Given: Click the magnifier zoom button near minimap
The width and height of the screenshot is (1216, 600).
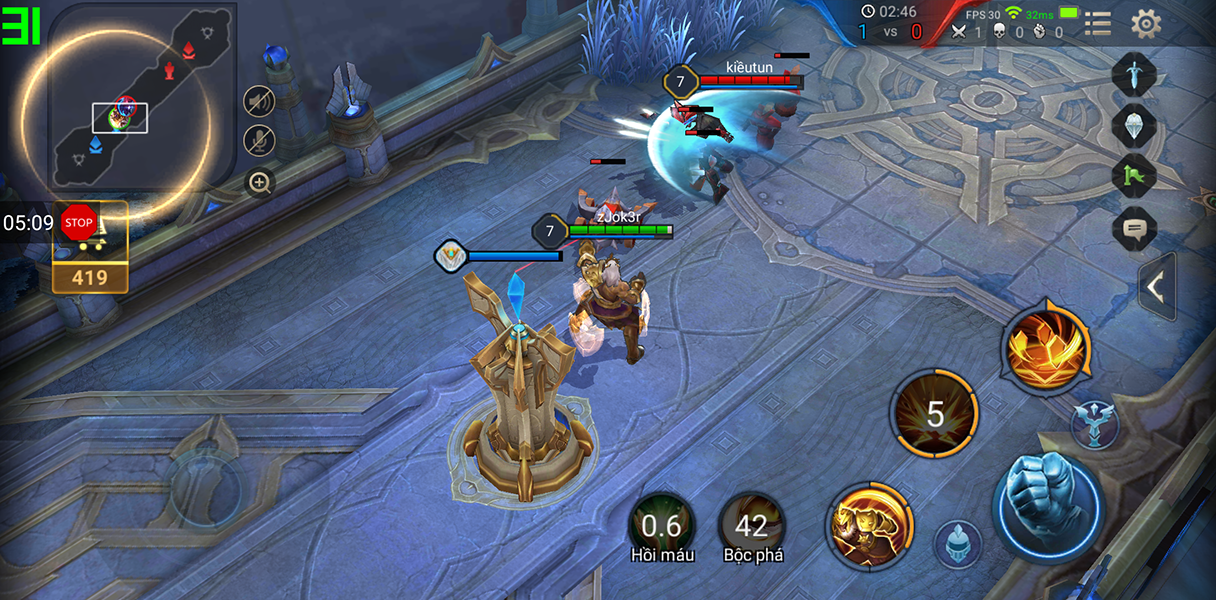Looking at the screenshot, I should tap(259, 182).
